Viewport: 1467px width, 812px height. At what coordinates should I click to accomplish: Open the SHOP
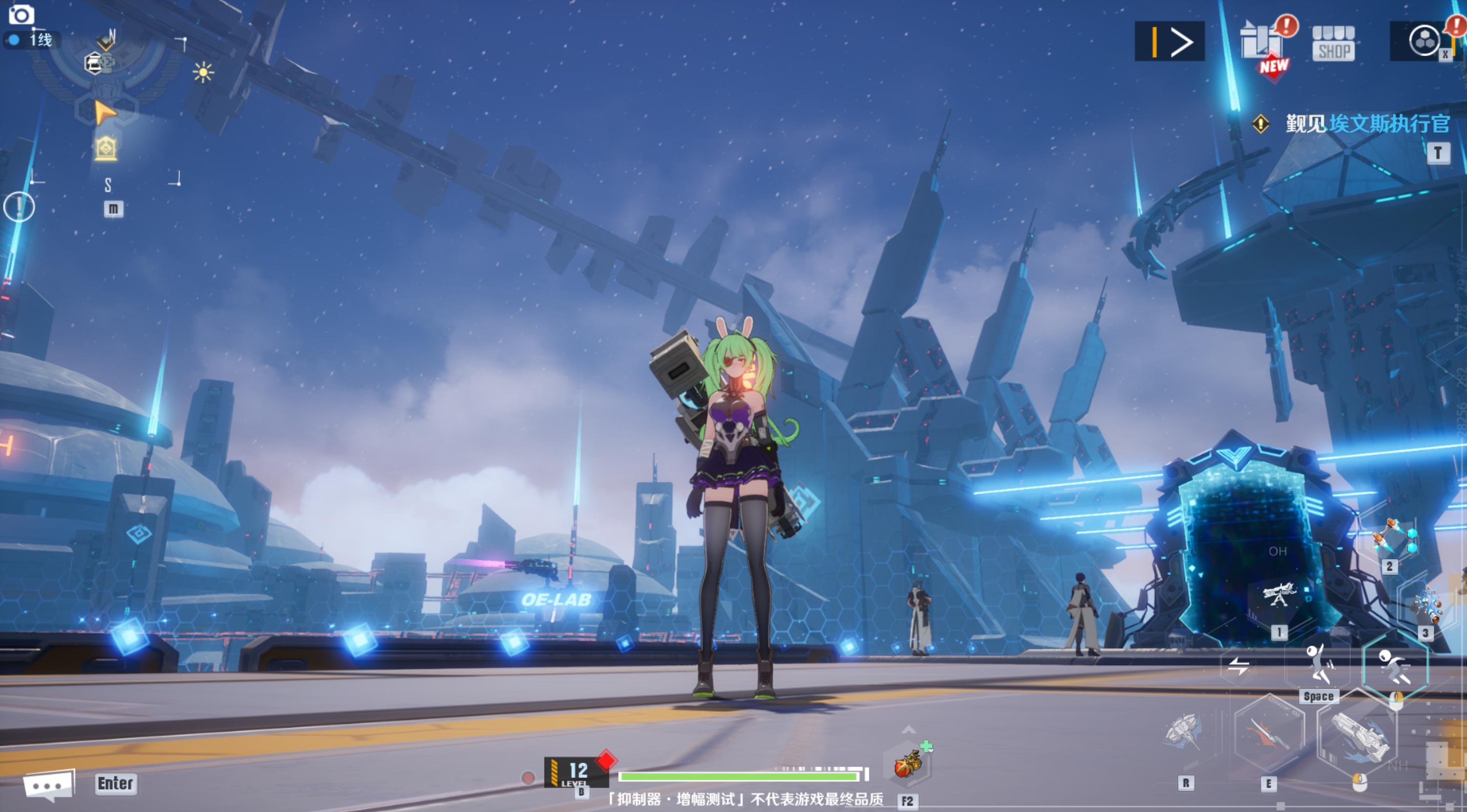click(1333, 43)
